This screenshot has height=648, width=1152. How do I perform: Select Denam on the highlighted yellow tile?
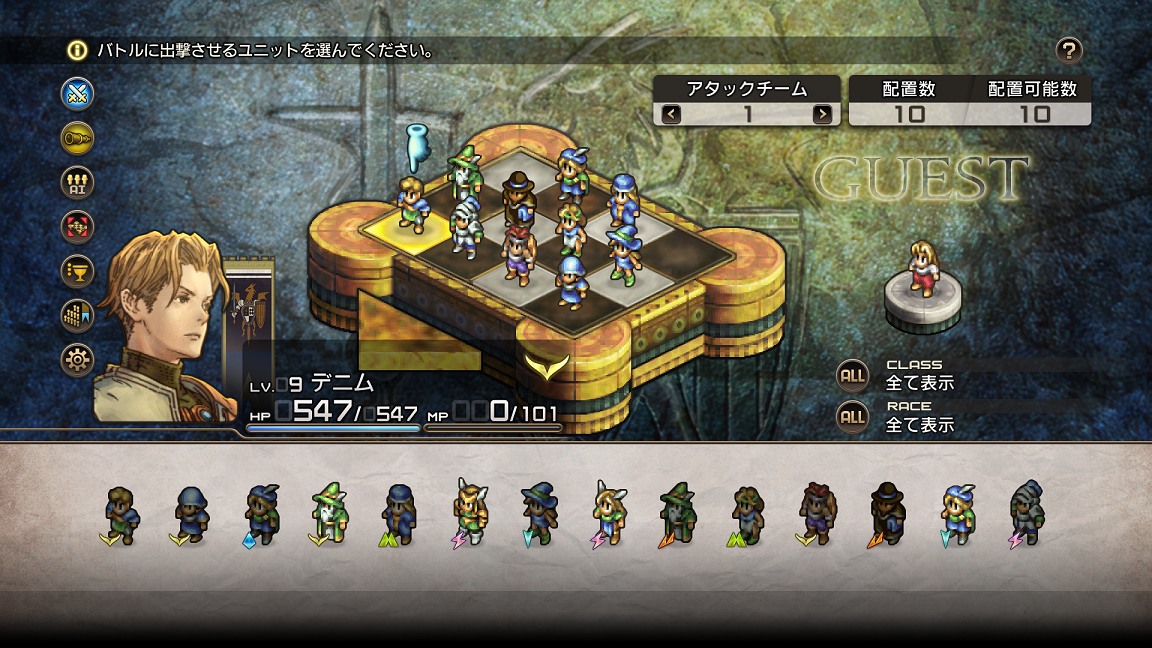[411, 204]
